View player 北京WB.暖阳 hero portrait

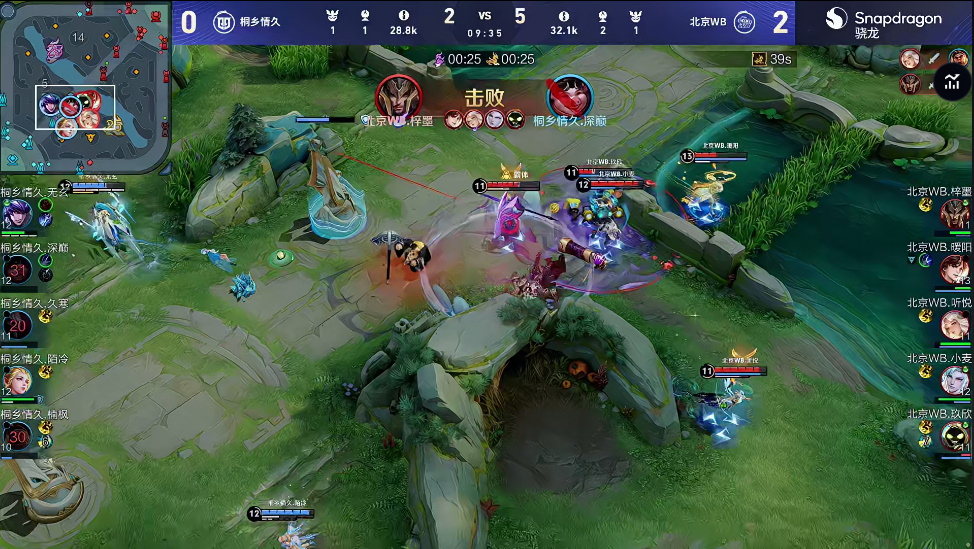(x=954, y=269)
